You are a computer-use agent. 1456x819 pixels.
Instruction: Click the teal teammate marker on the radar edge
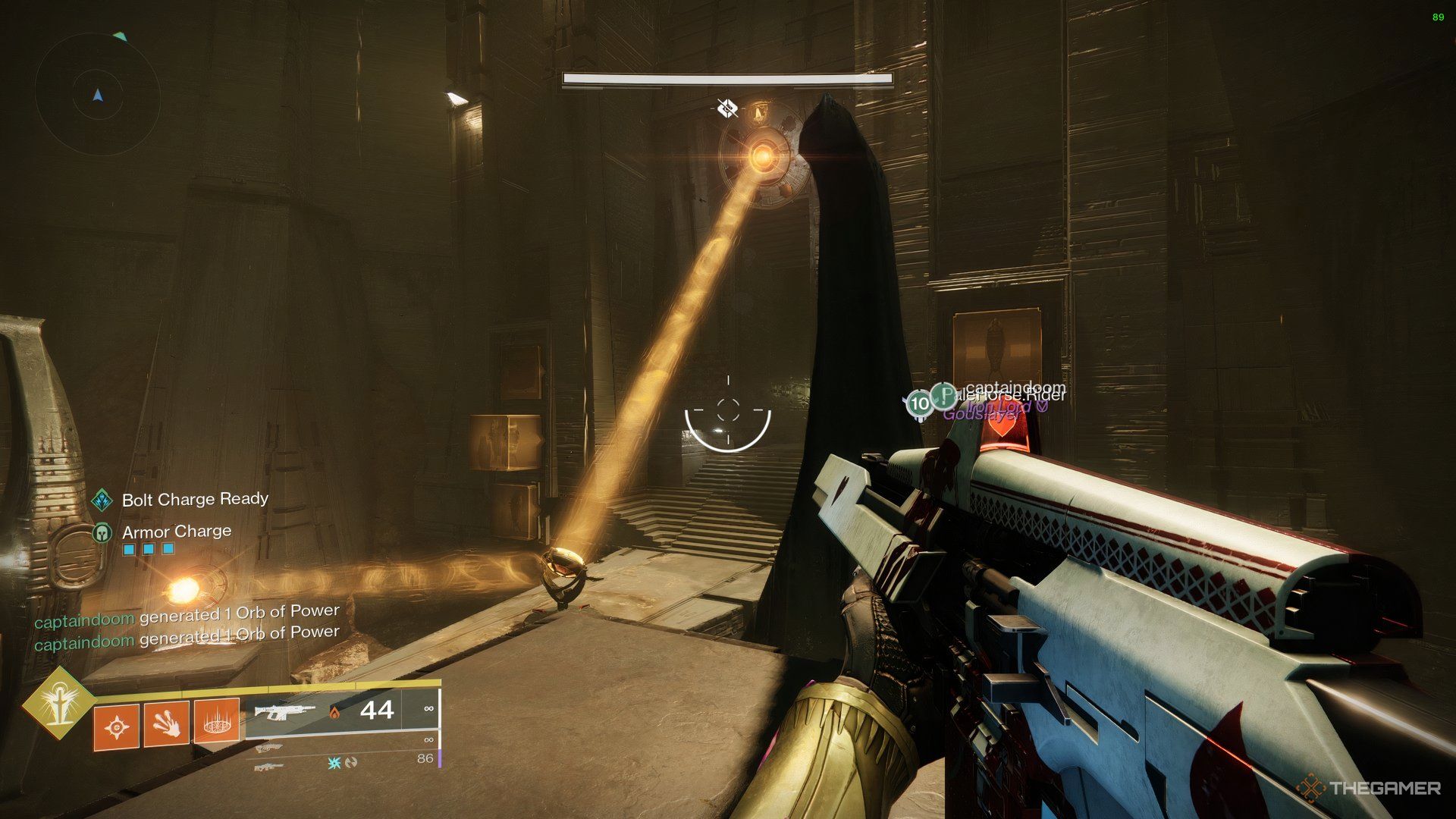point(119,36)
